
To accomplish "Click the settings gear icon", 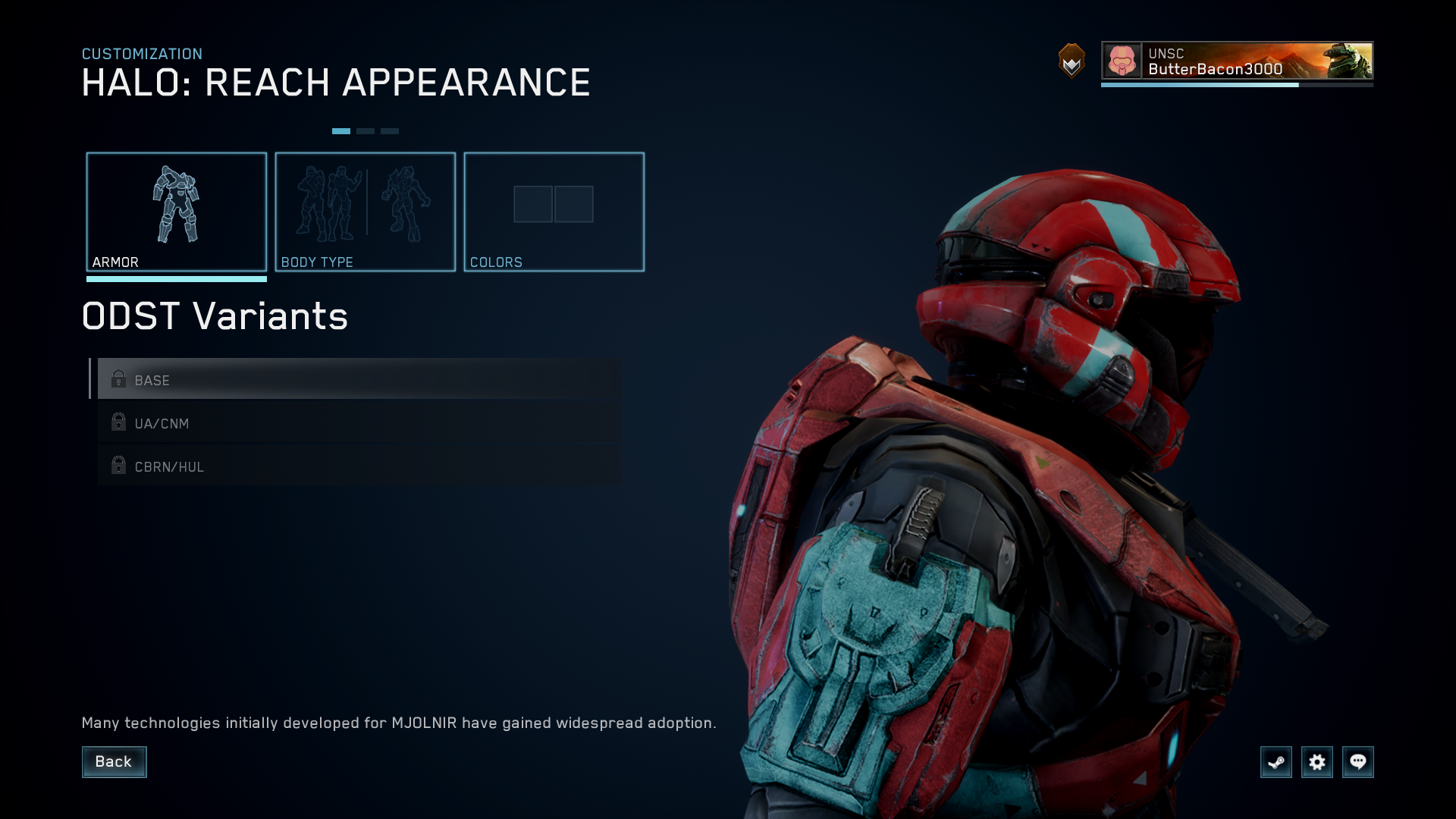I will pos(1318,762).
